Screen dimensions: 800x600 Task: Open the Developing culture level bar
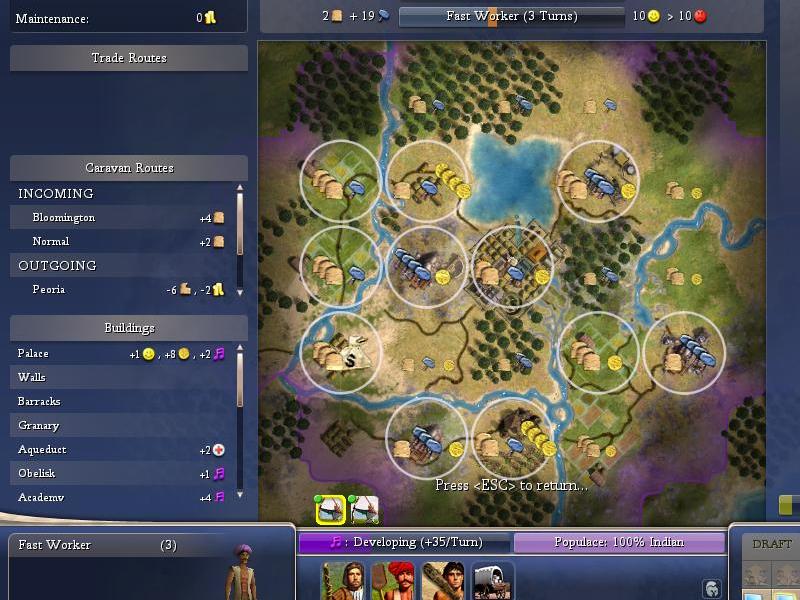tap(406, 543)
